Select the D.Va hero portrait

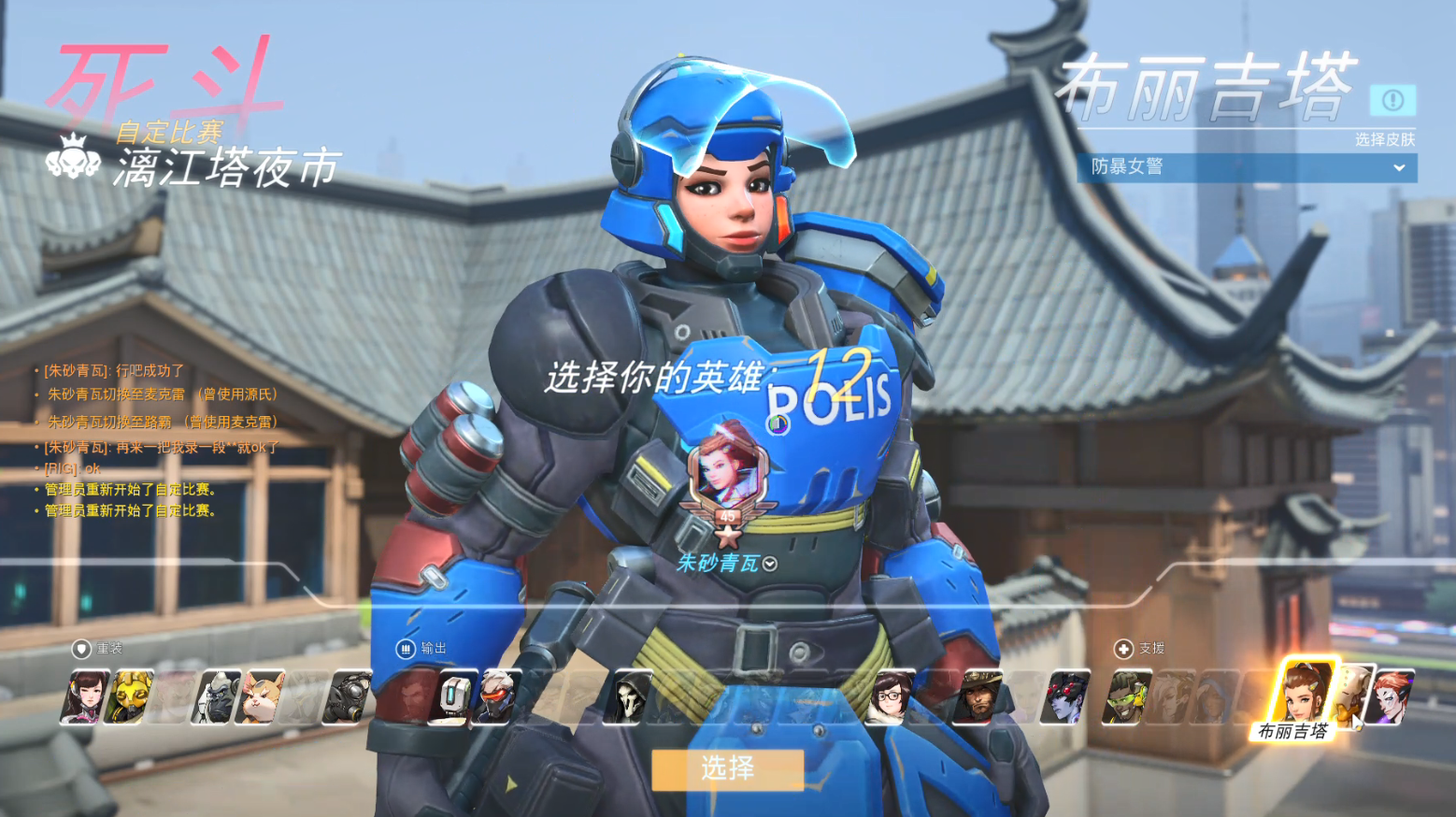click(84, 697)
